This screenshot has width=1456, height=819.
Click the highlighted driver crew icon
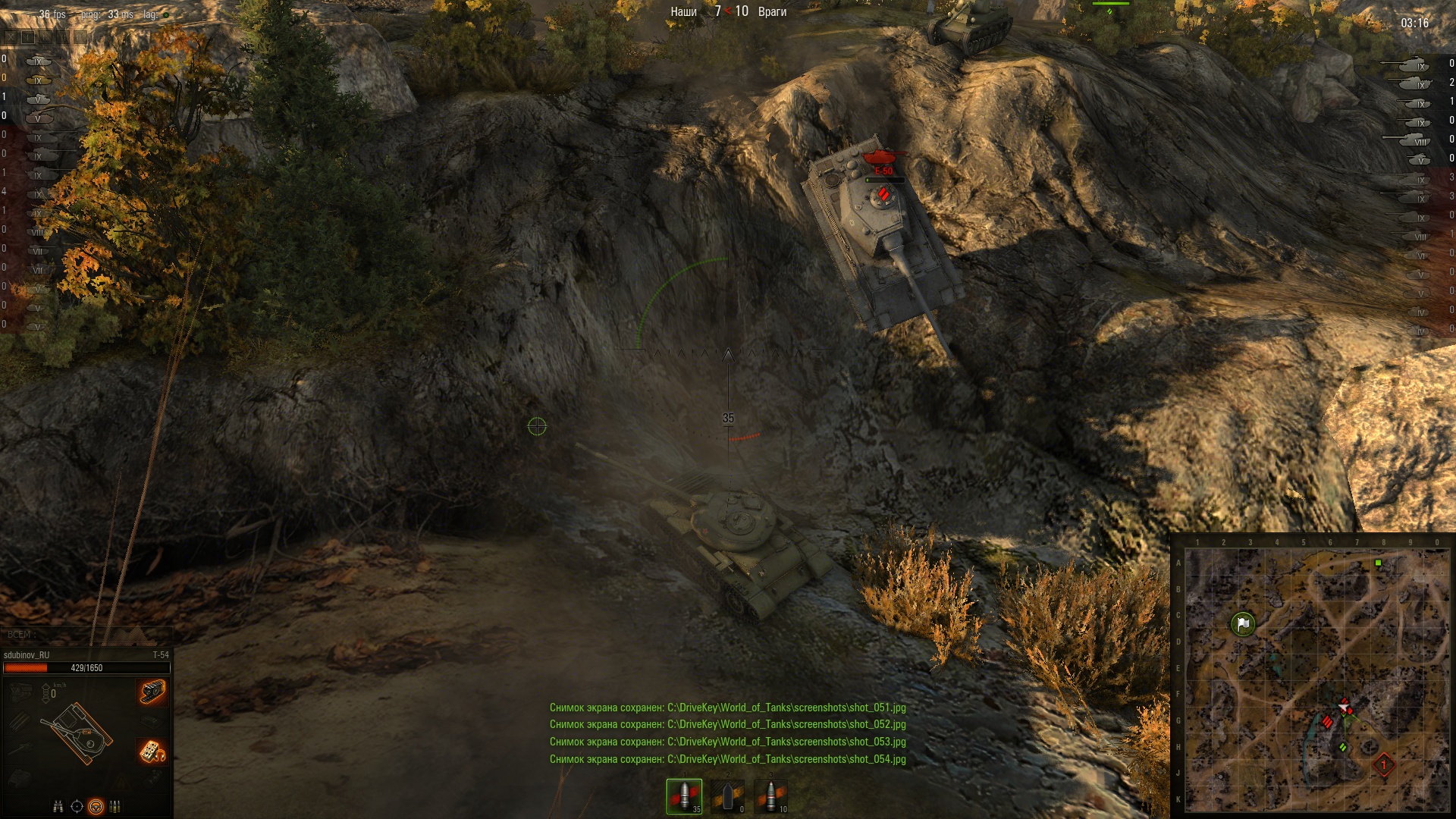(x=96, y=806)
